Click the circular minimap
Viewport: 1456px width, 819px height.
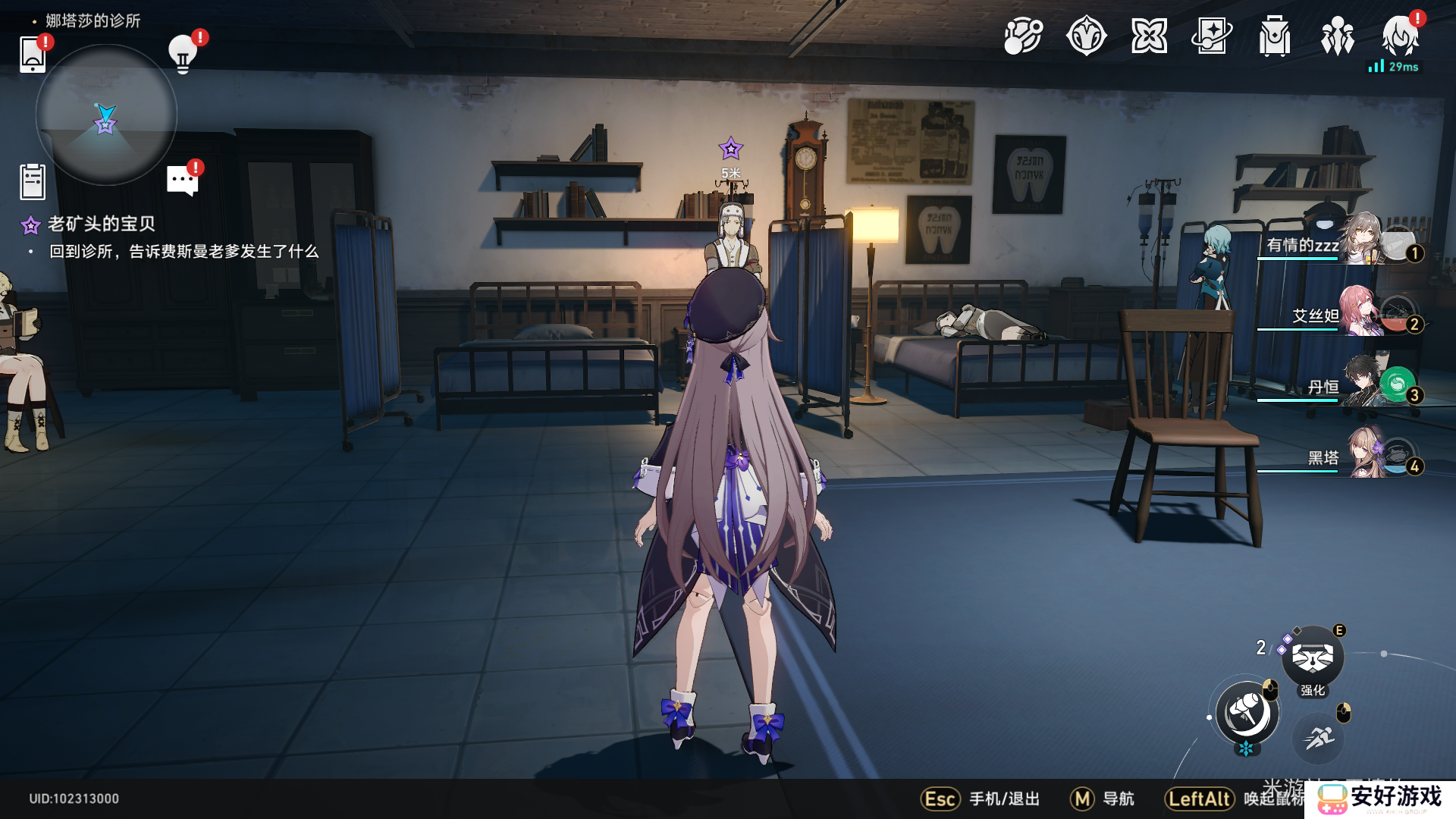click(x=106, y=115)
